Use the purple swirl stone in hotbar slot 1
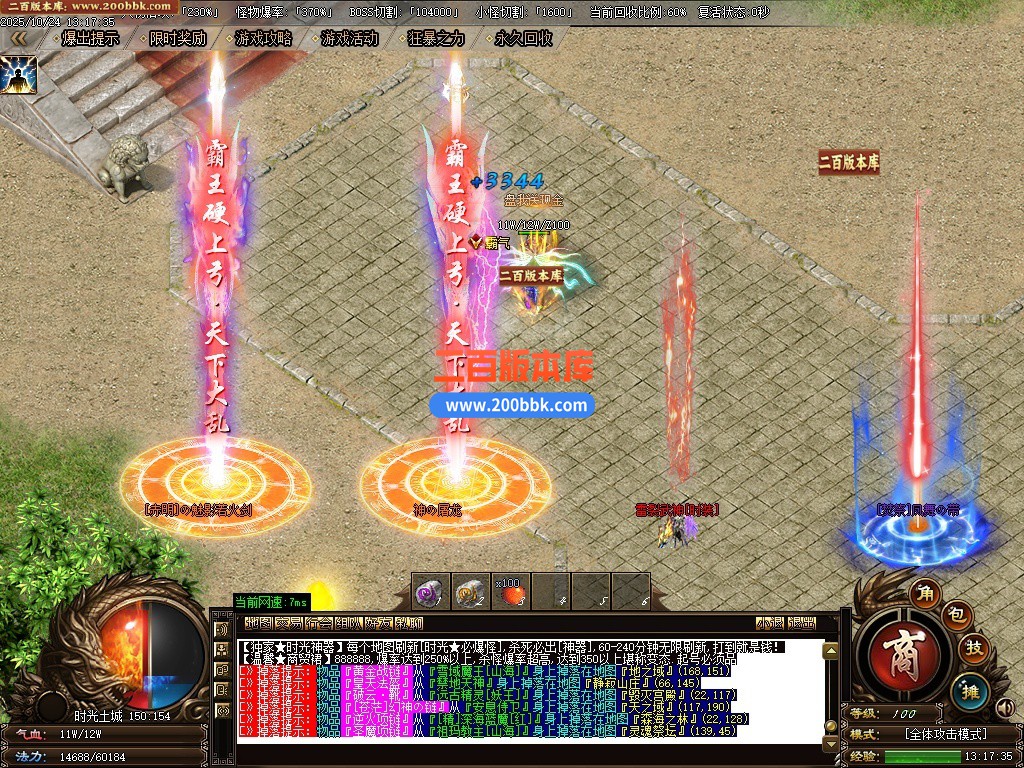 430,592
